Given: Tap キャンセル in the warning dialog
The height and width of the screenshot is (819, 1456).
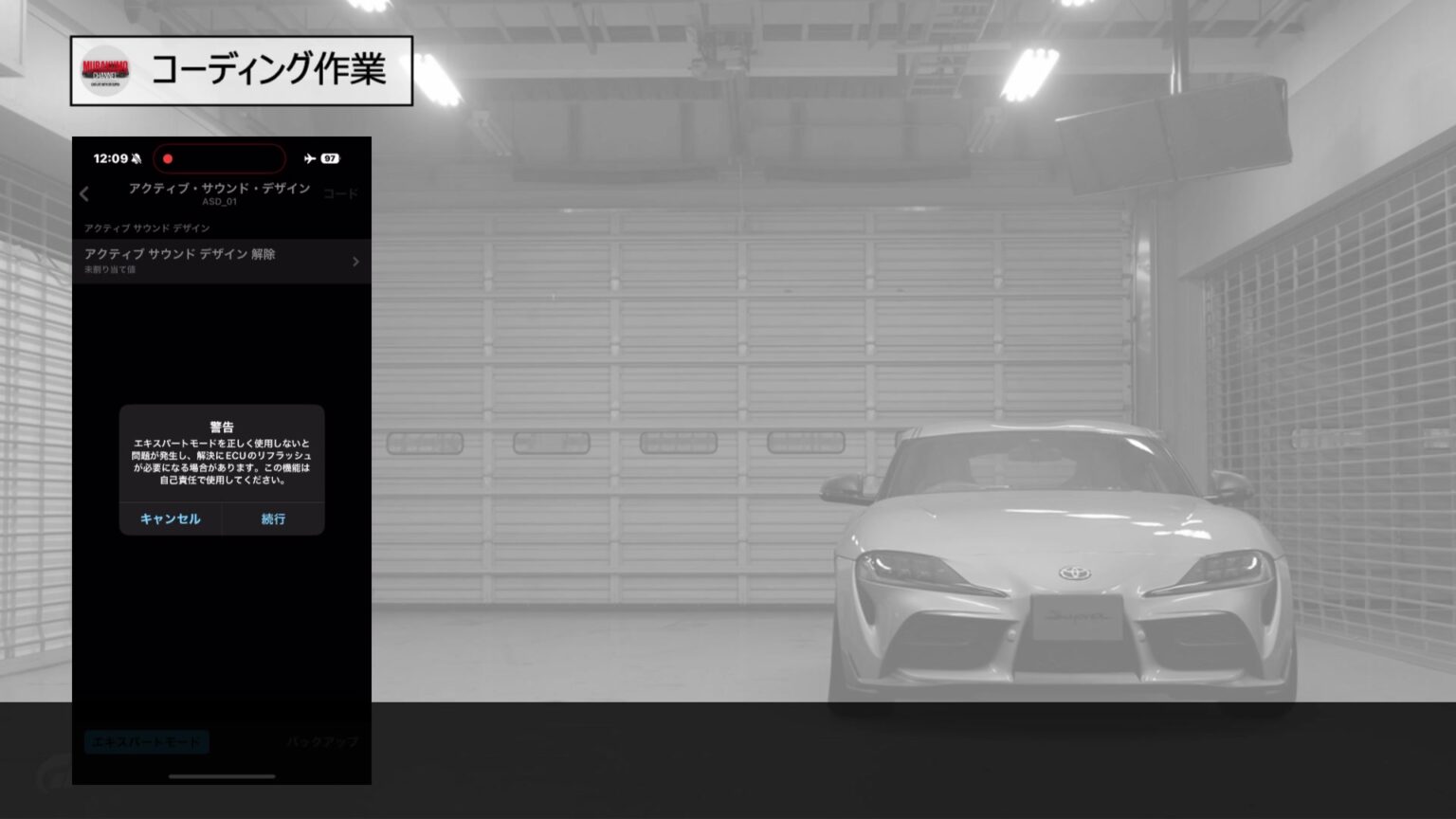Looking at the screenshot, I should (x=171, y=519).
